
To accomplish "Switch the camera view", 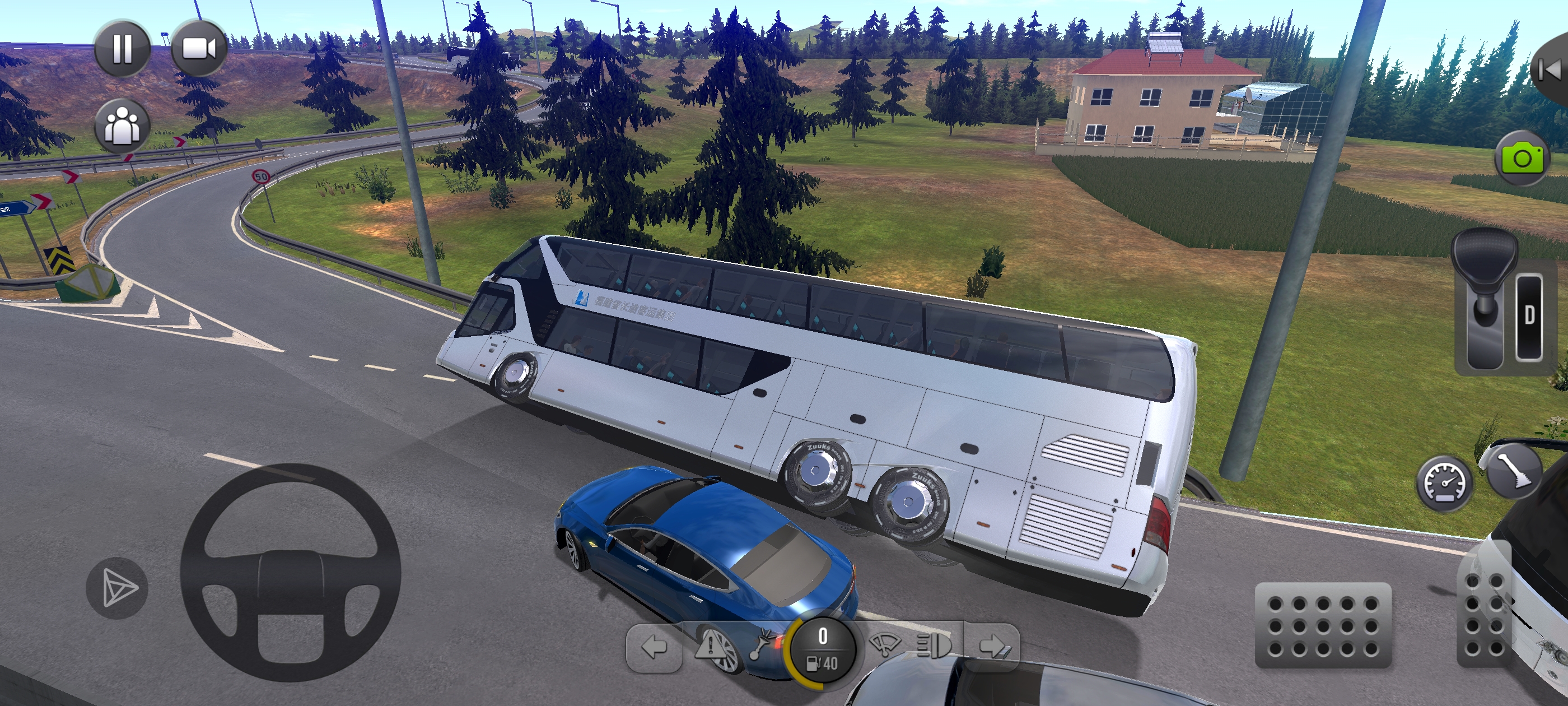I will pos(199,48).
